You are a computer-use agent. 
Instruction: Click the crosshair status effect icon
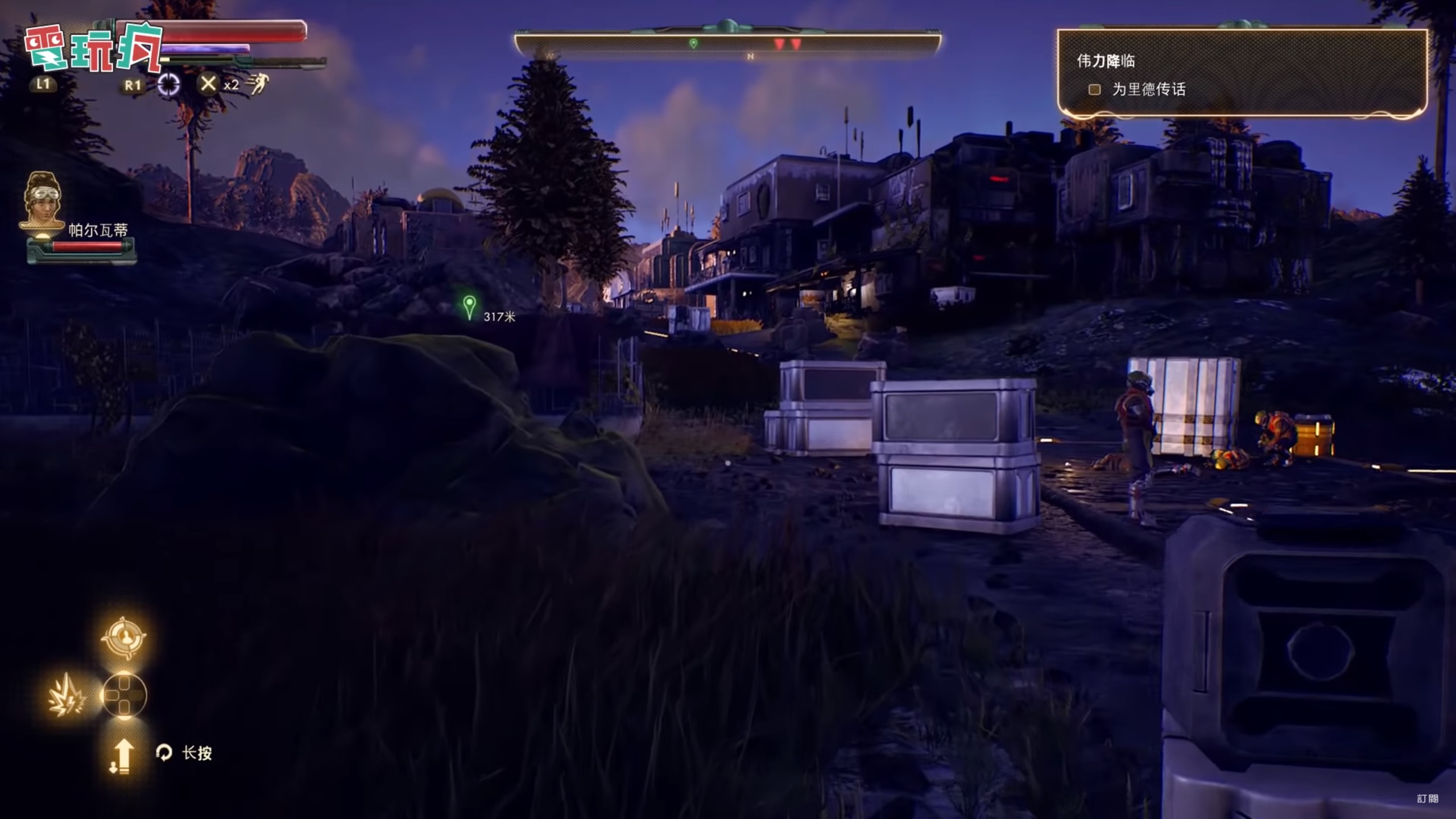[x=168, y=85]
